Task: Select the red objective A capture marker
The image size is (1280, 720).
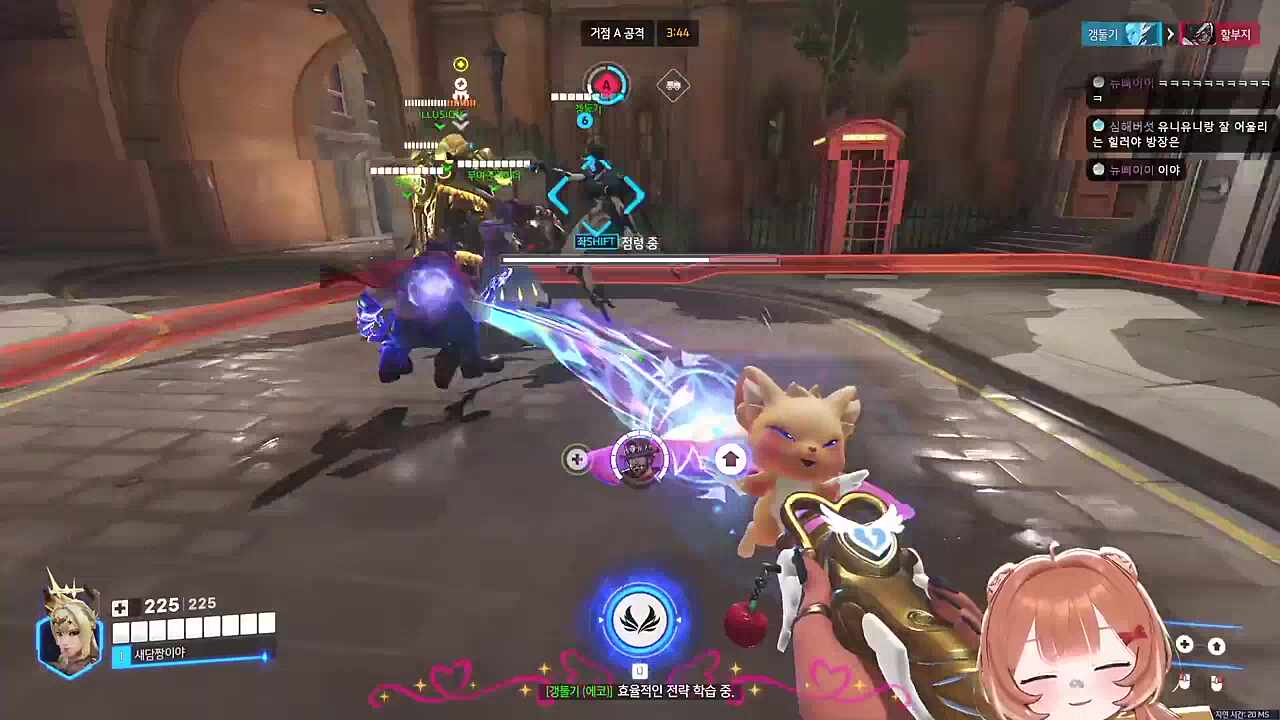Action: (606, 85)
